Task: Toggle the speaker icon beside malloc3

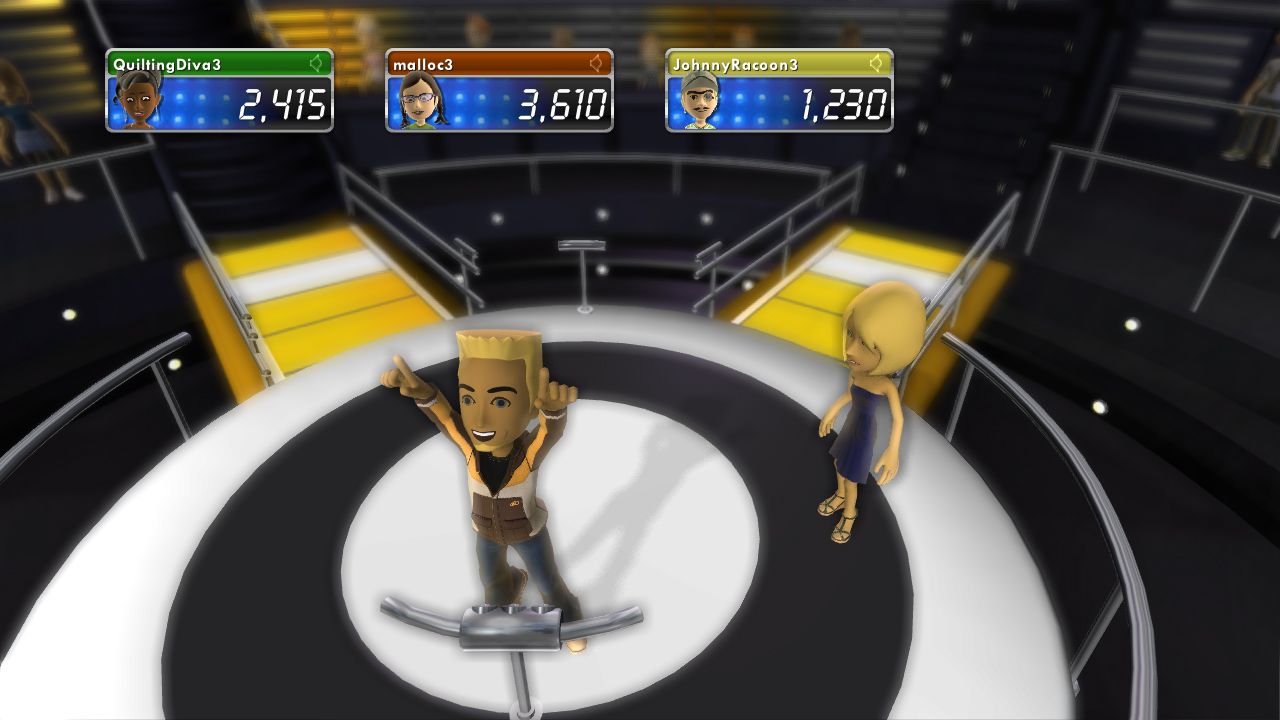Action: point(597,64)
